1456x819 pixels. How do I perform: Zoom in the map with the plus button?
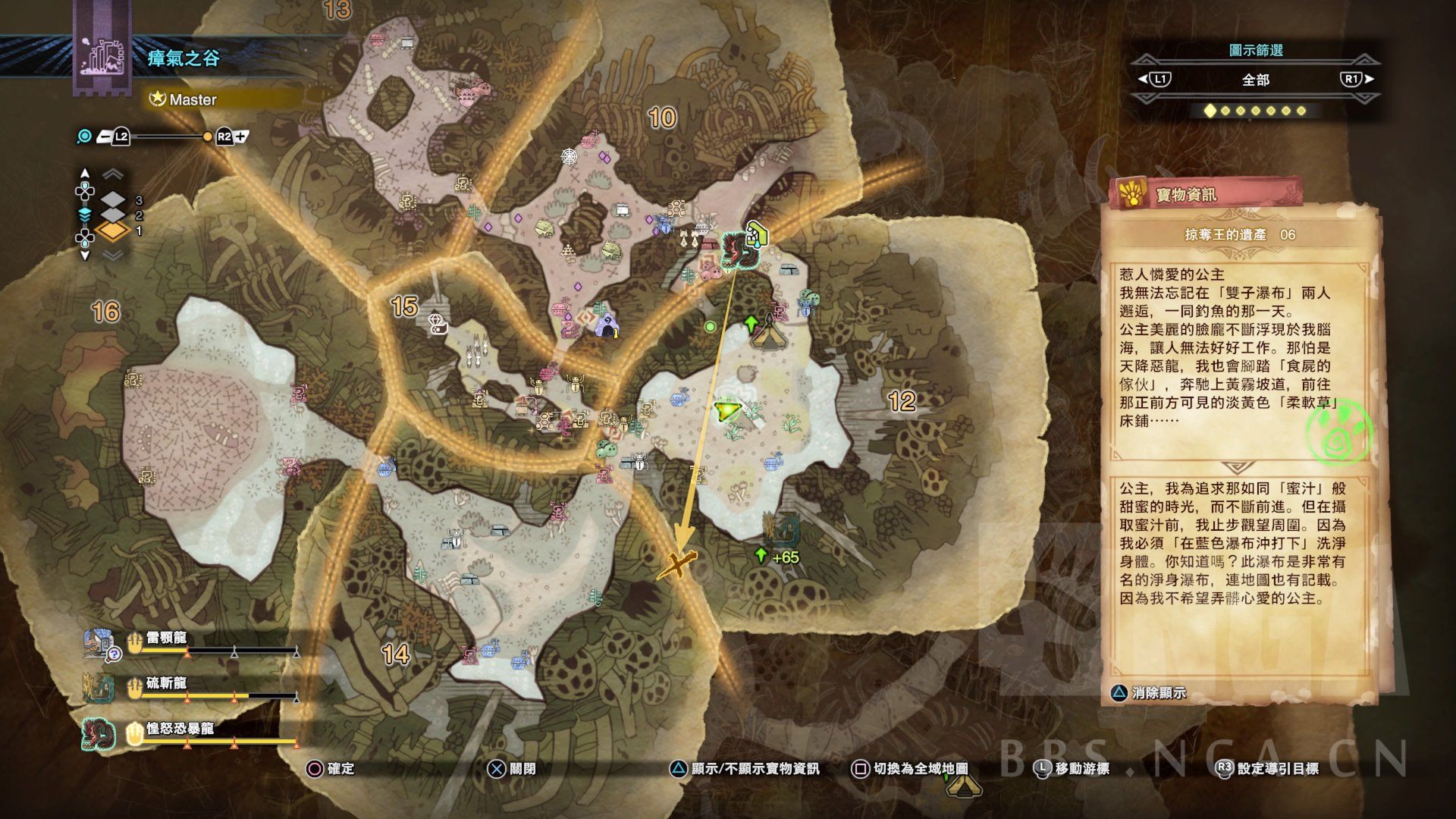241,137
